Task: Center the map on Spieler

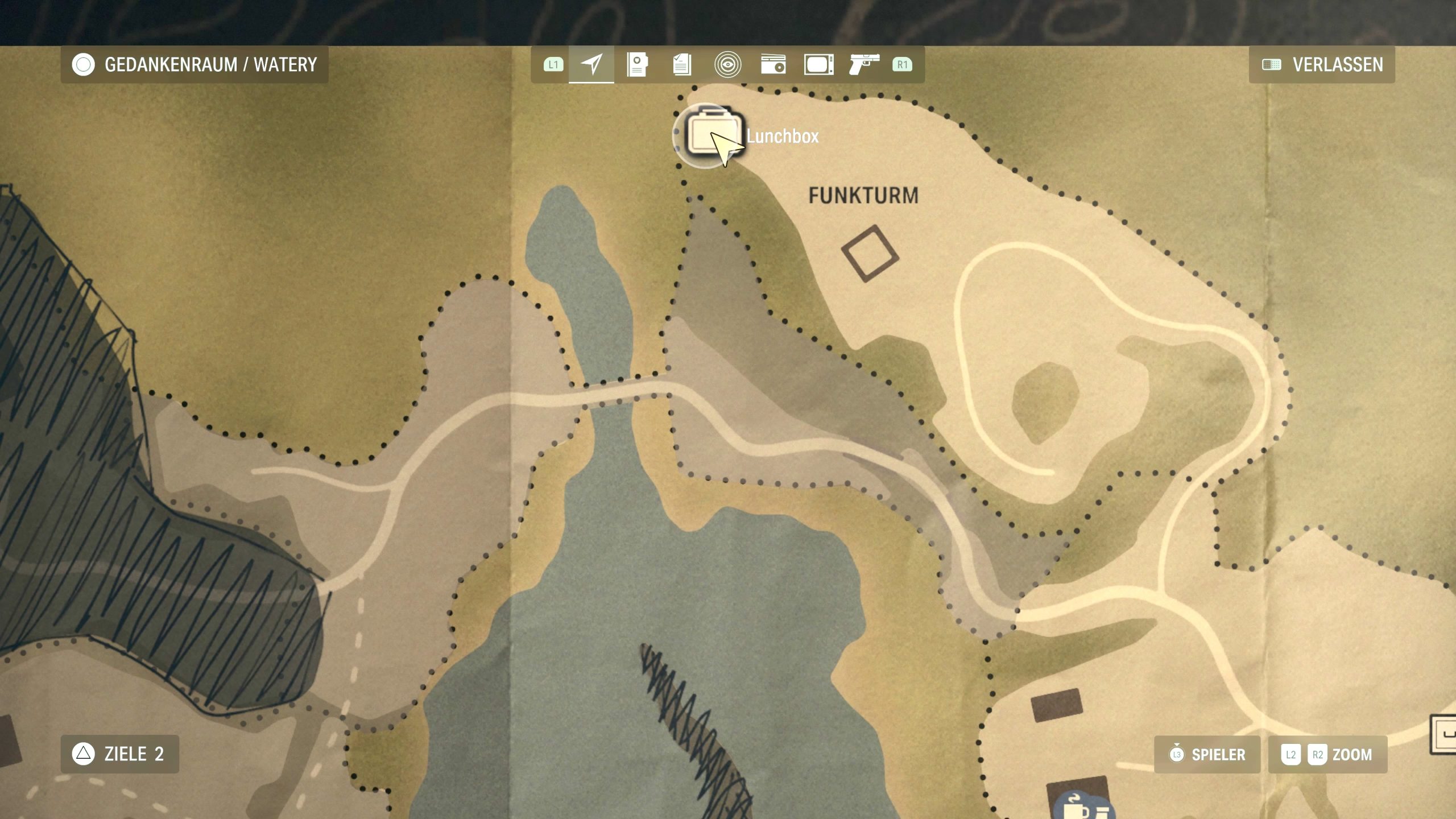Action: tap(1207, 755)
